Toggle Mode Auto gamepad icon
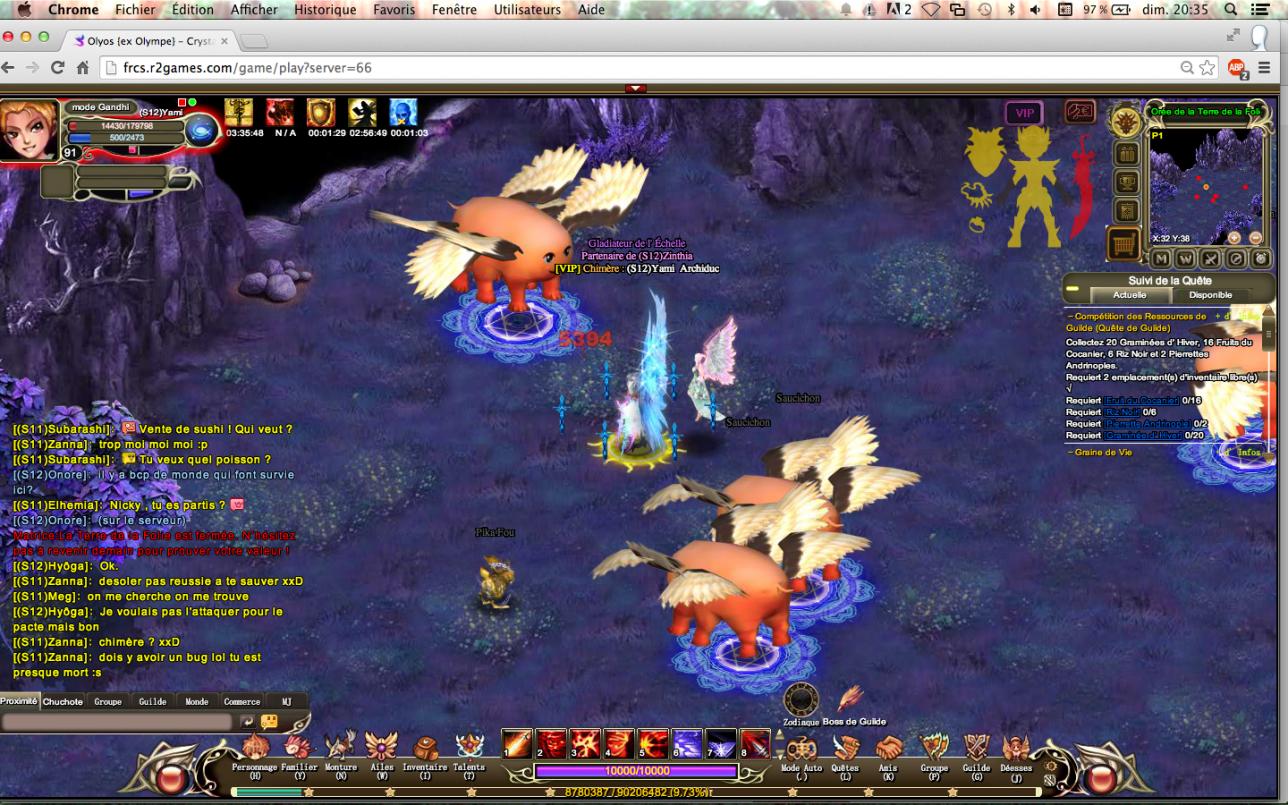1288x805 pixels. click(801, 748)
